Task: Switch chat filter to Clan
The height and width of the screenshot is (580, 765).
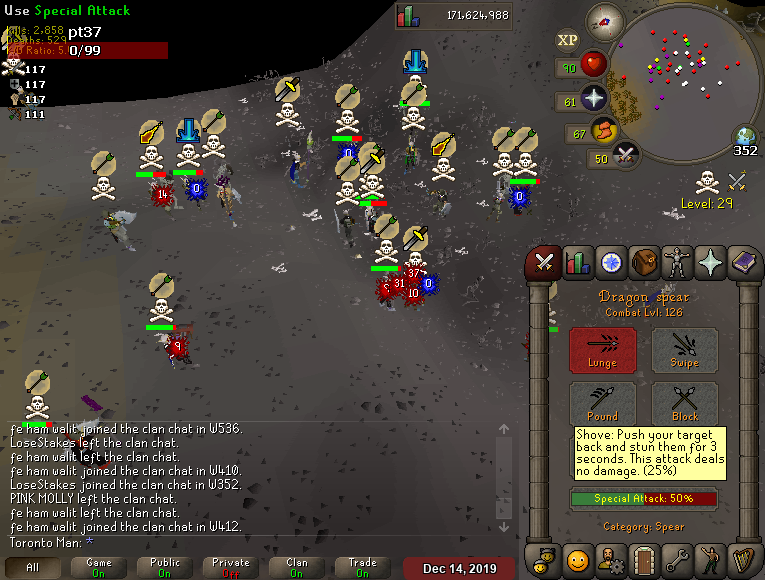Action: tap(297, 567)
